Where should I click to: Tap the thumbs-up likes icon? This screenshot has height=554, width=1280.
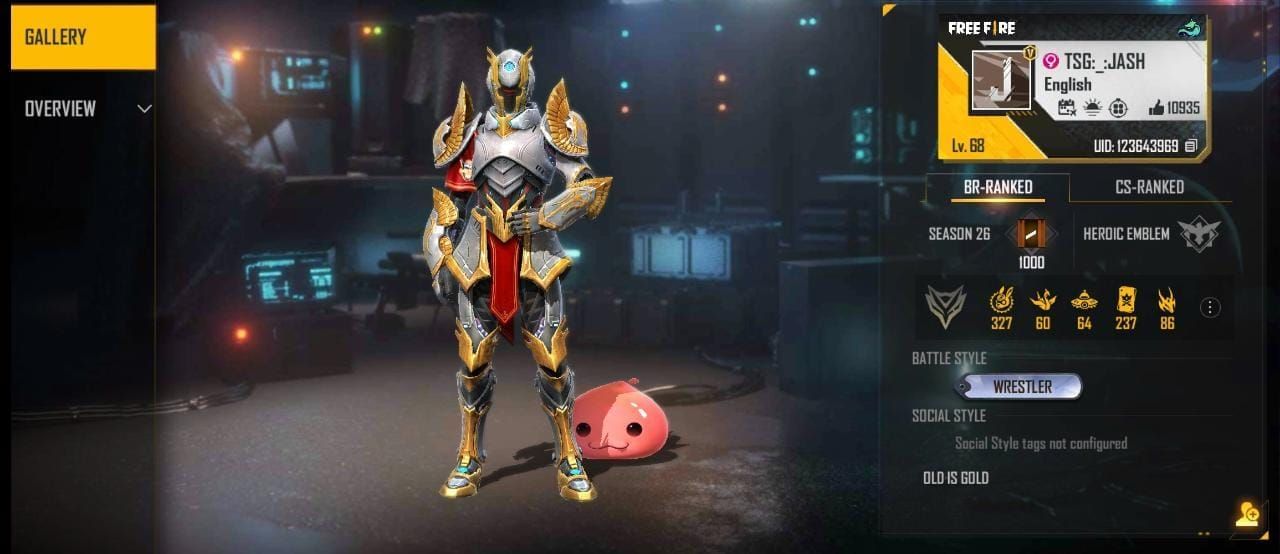[x=1157, y=108]
